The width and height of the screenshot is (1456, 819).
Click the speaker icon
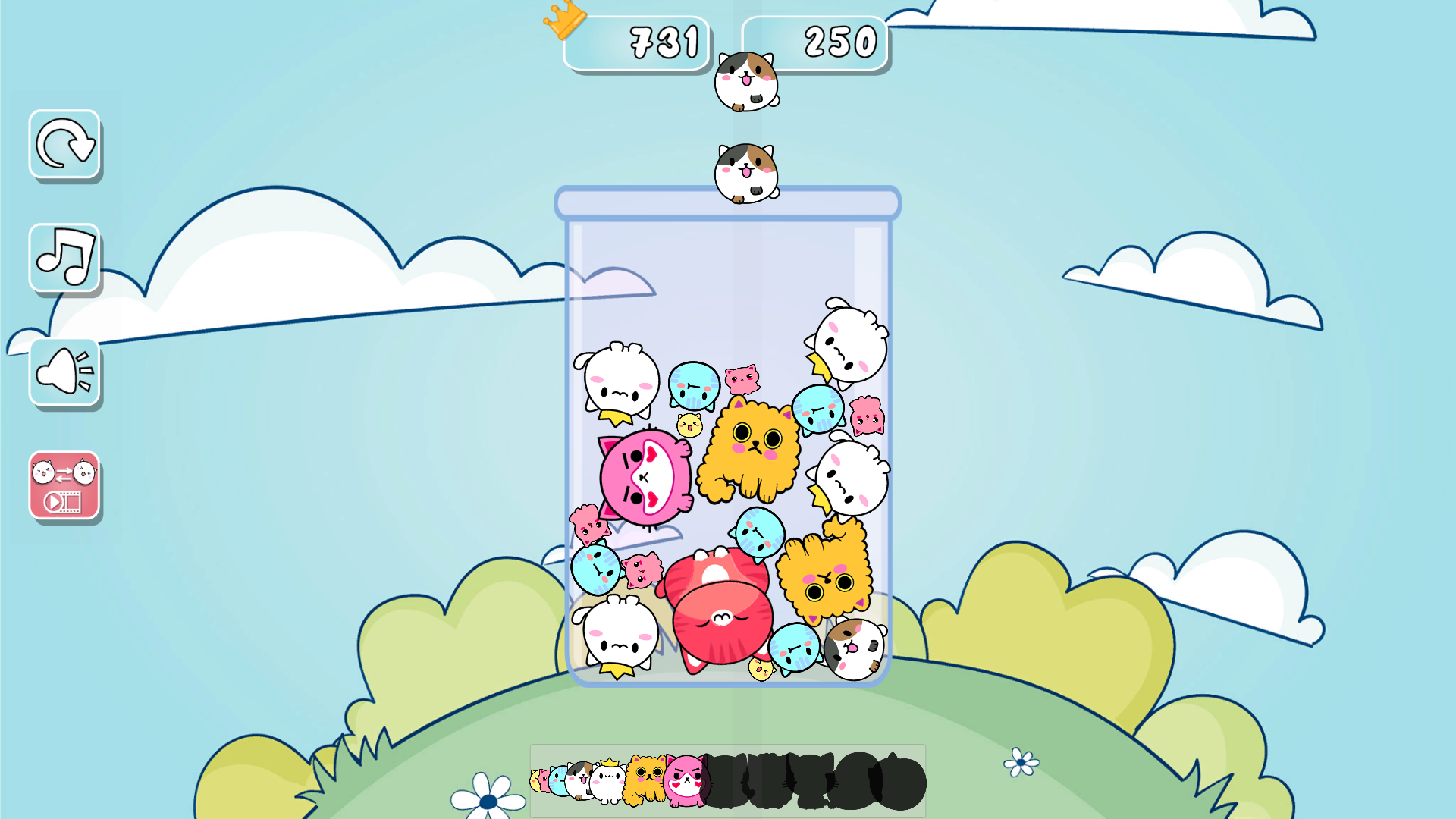click(64, 371)
